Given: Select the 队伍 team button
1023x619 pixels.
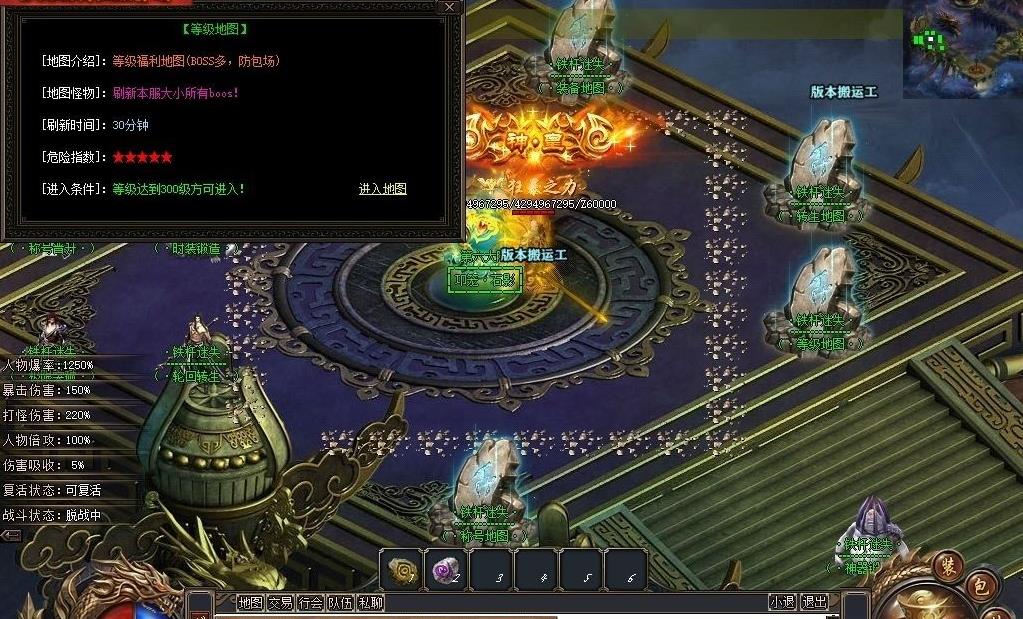Looking at the screenshot, I should tap(341, 603).
